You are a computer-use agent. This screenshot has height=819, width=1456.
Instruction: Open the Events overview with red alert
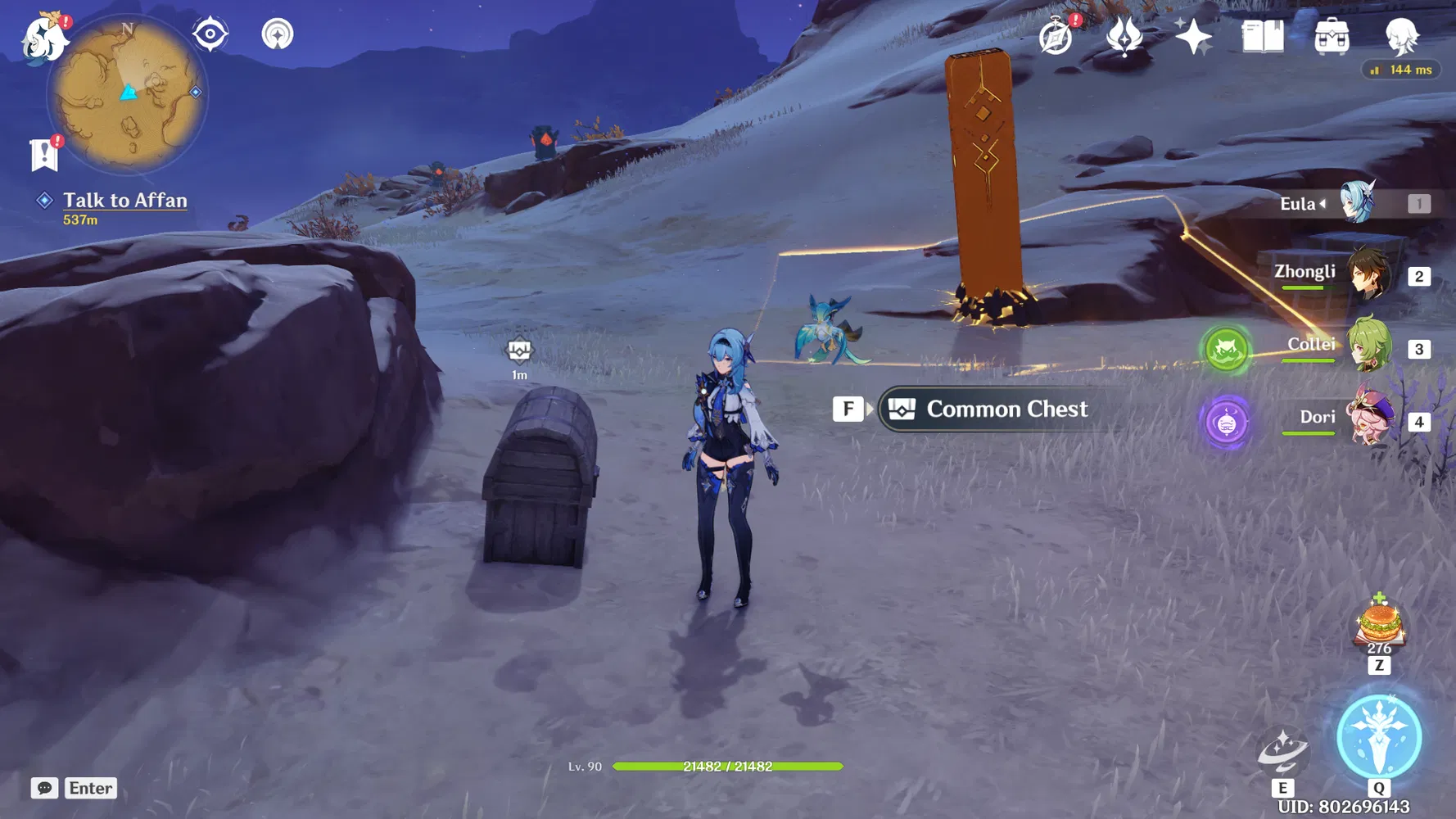(1056, 37)
